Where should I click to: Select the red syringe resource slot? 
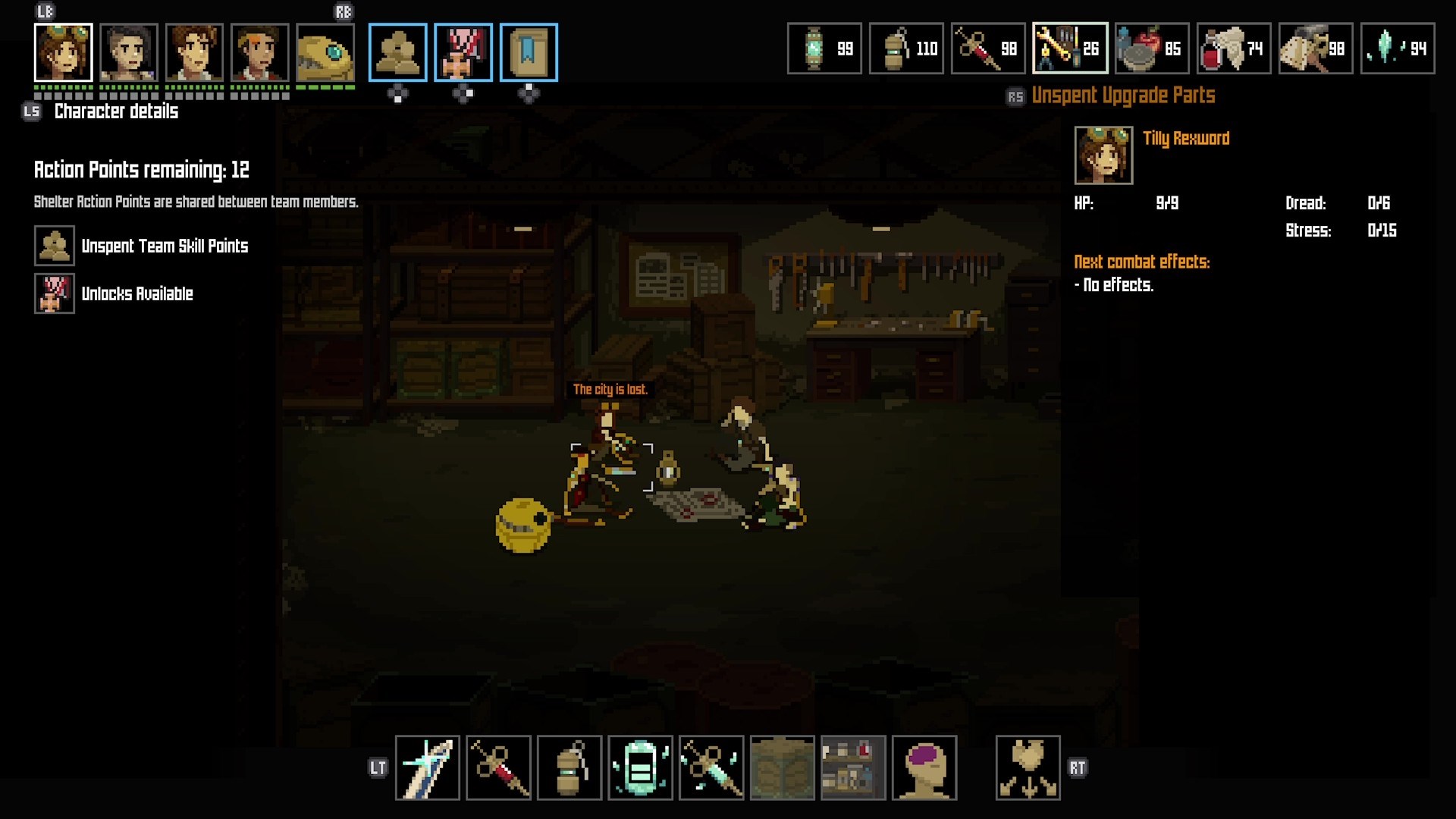point(988,49)
